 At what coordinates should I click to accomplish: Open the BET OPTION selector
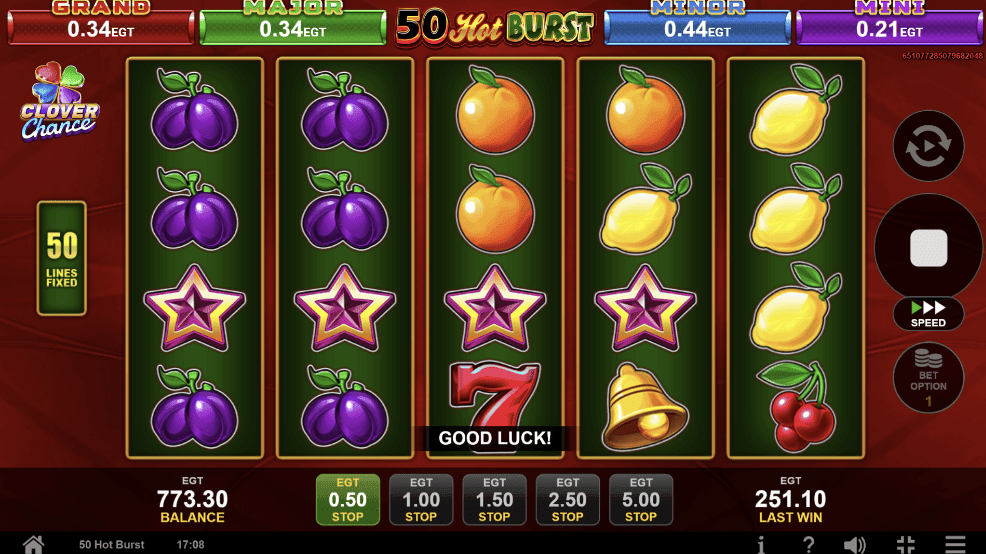pos(928,378)
